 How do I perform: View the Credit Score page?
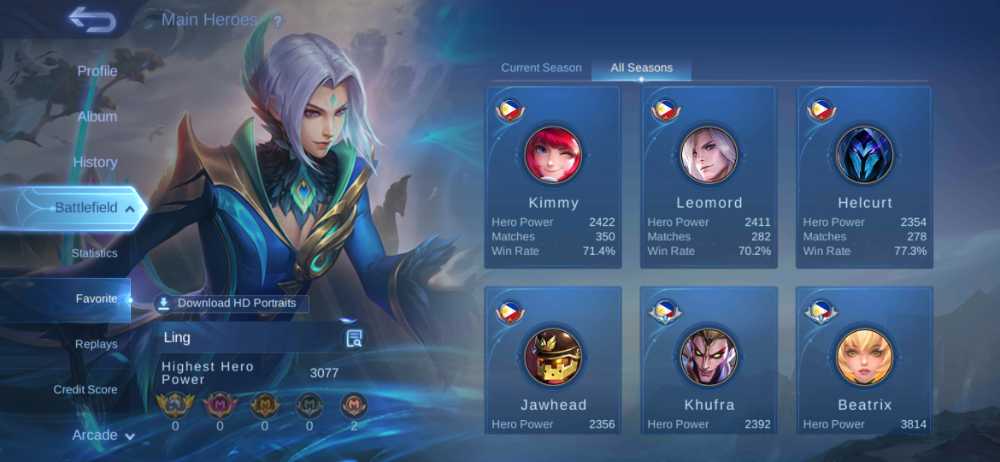85,389
